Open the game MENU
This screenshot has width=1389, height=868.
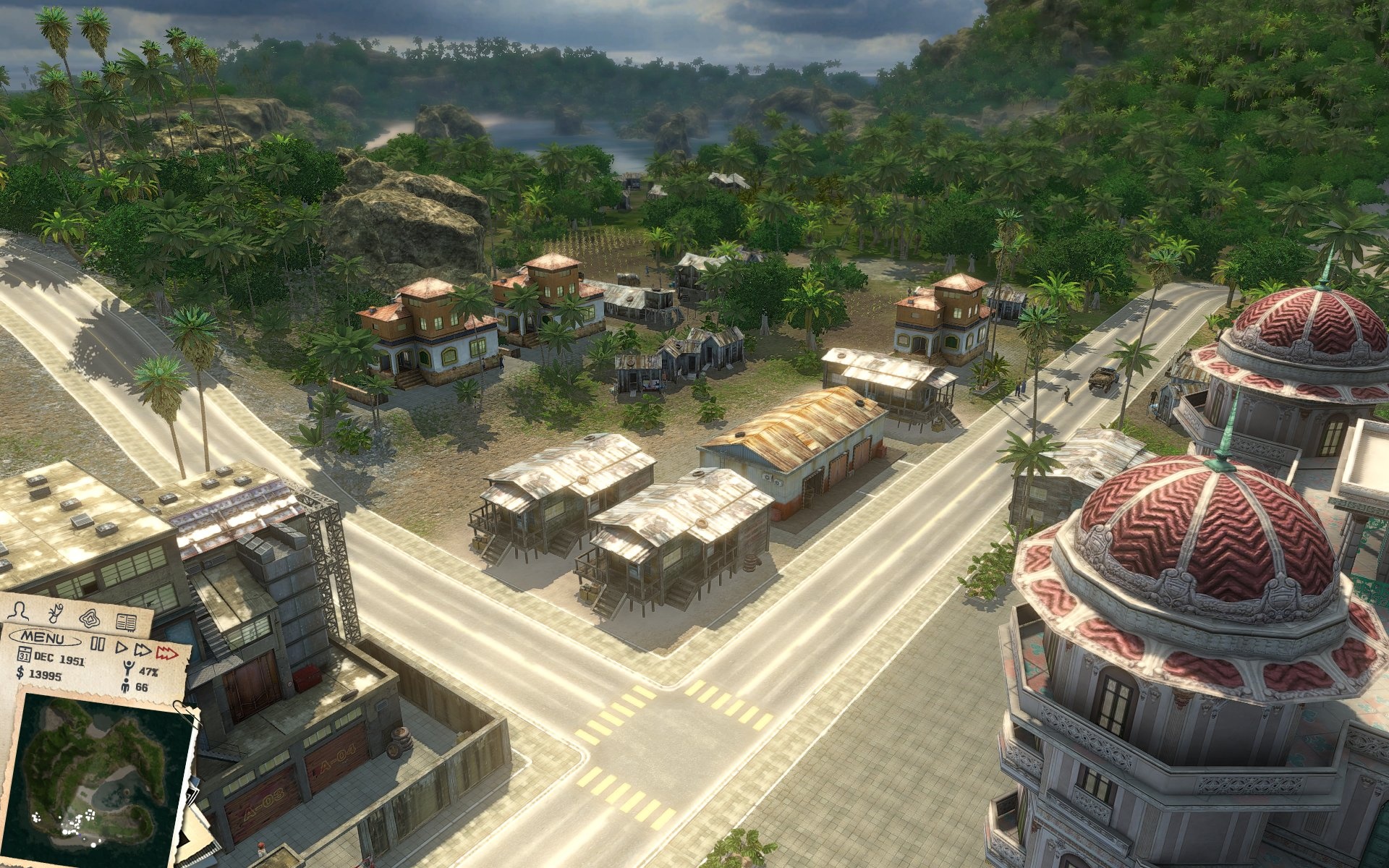click(x=45, y=639)
